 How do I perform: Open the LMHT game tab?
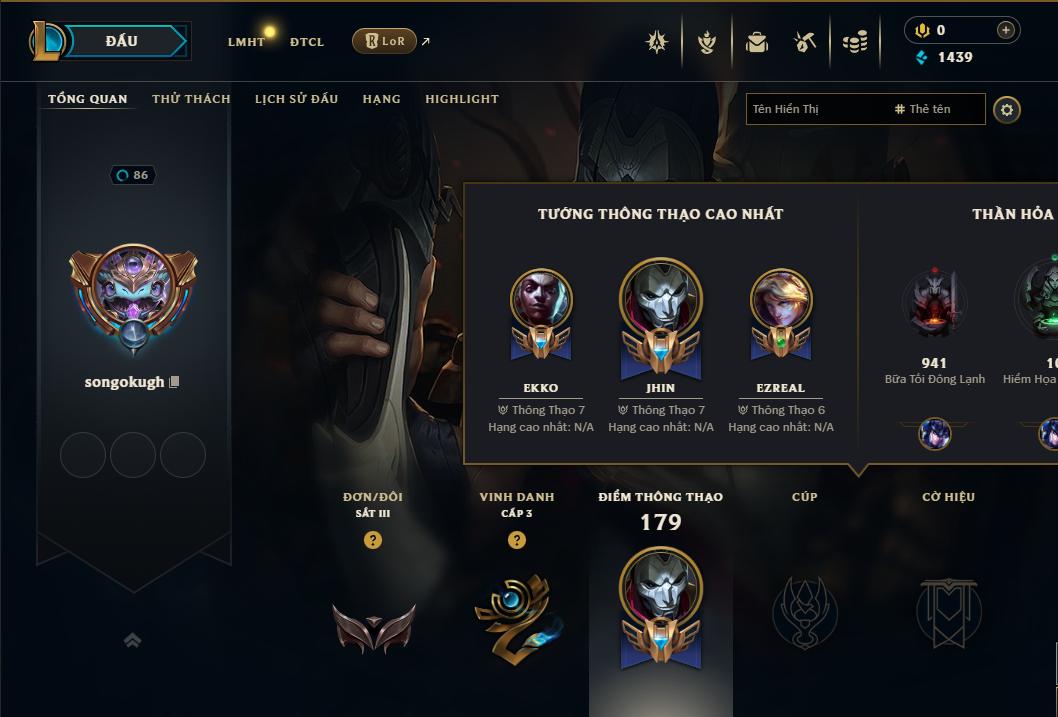click(x=246, y=42)
